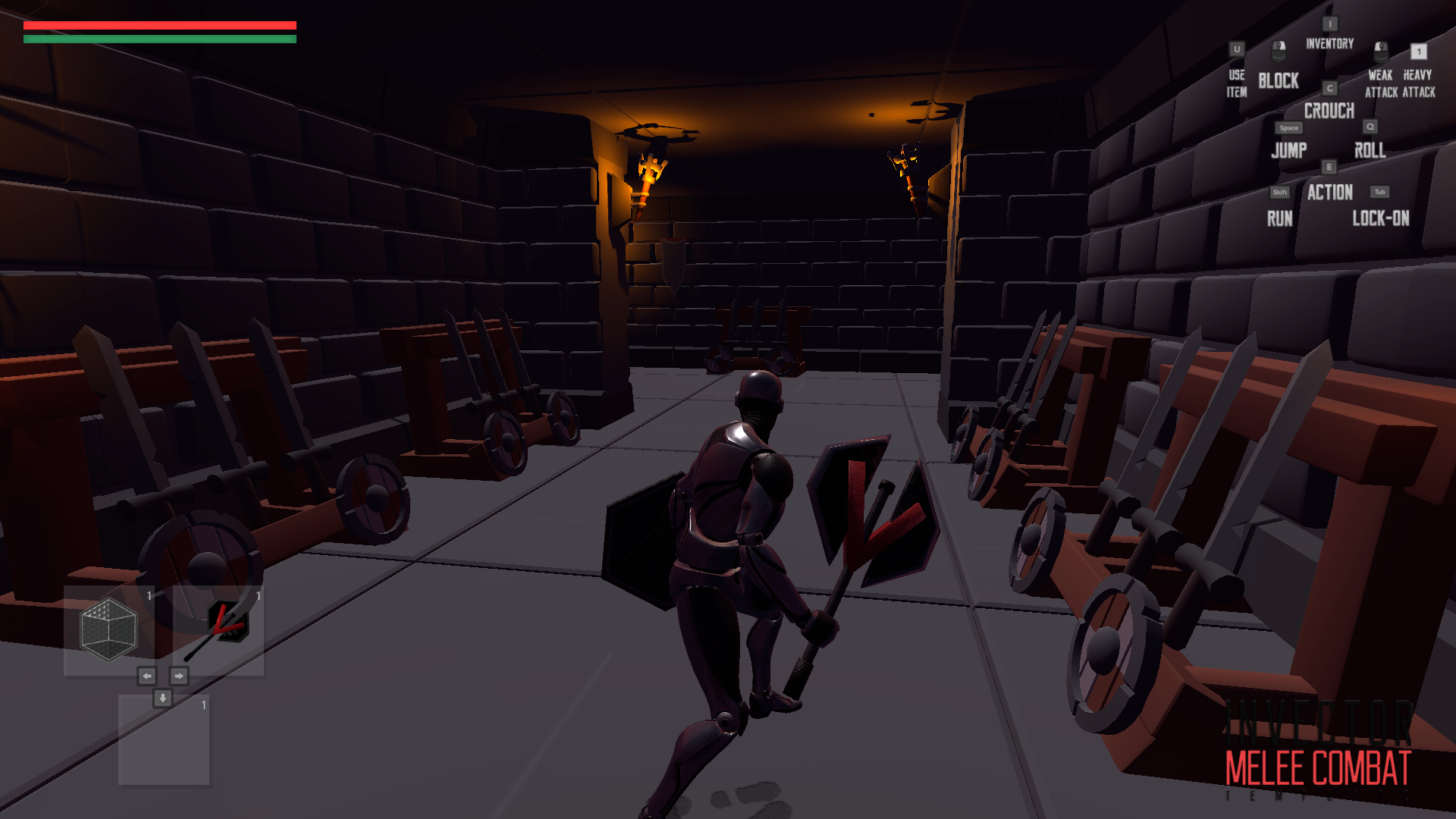Toggle the "C" Crouch control hint
The image size is (1456, 819).
click(x=1329, y=88)
